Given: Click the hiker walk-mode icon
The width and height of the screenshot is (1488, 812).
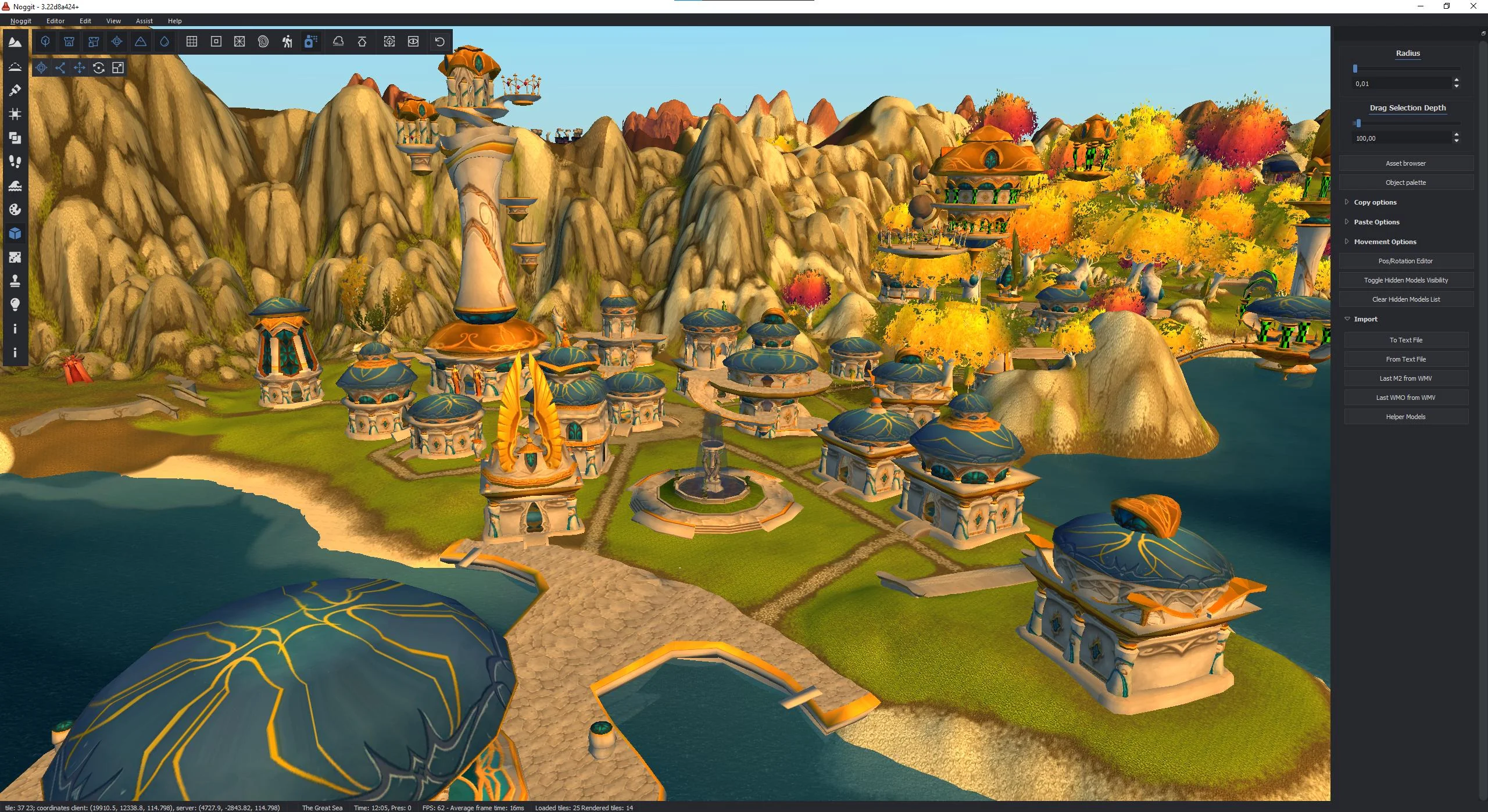Looking at the screenshot, I should 287,41.
